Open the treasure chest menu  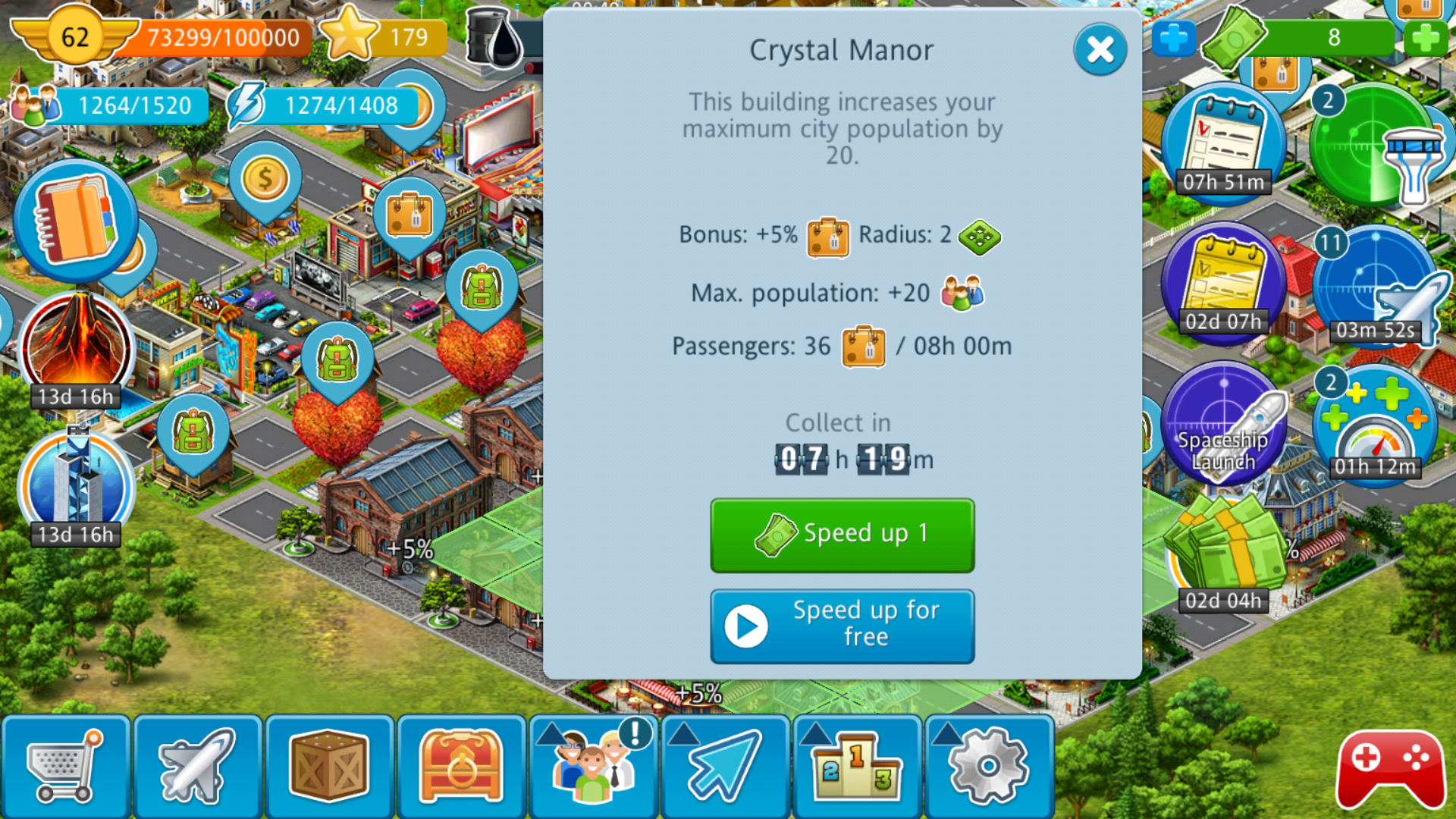pyautogui.click(x=461, y=767)
